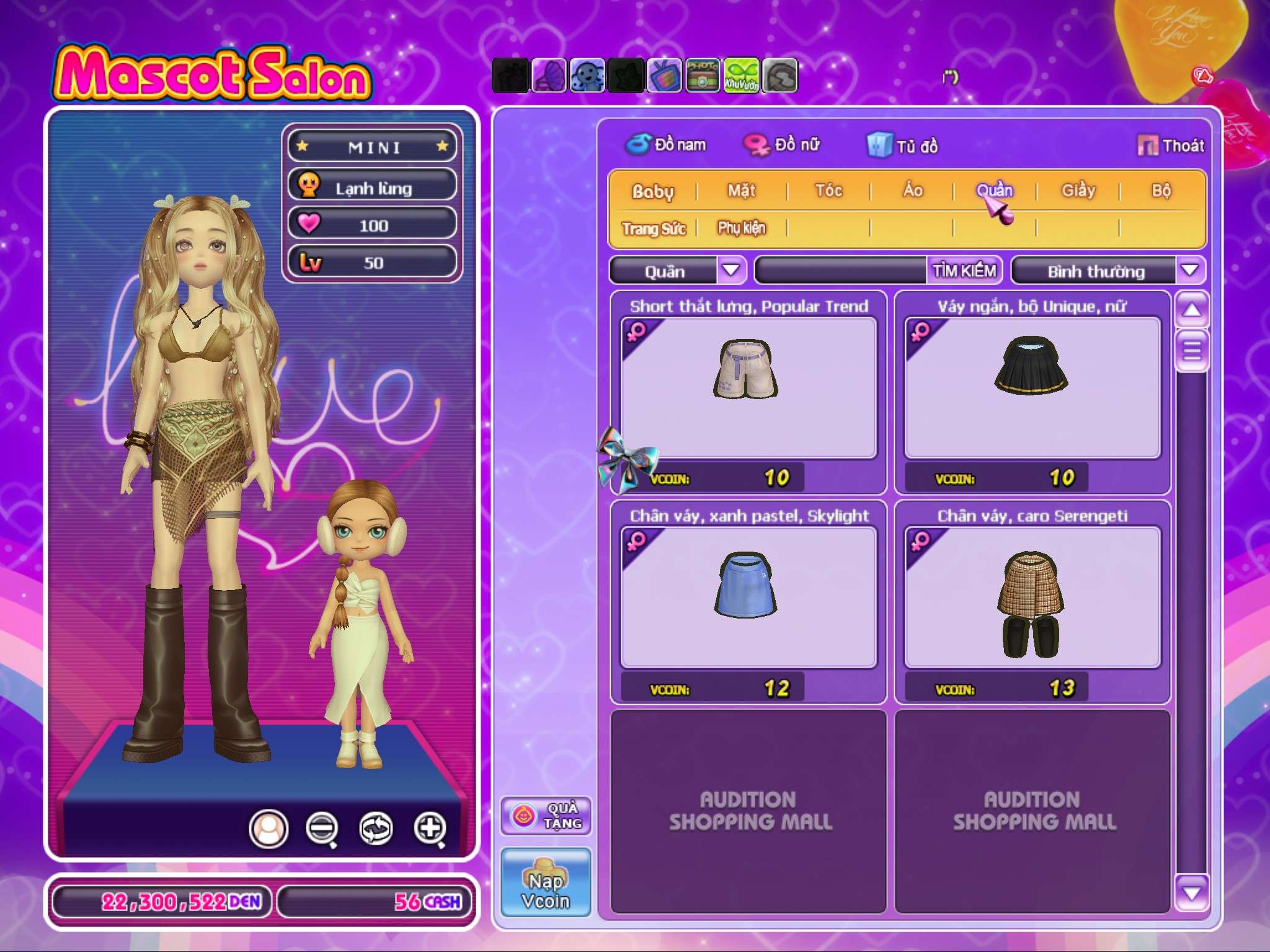Expand the Bình thường sort dropdown

pos(1189,271)
